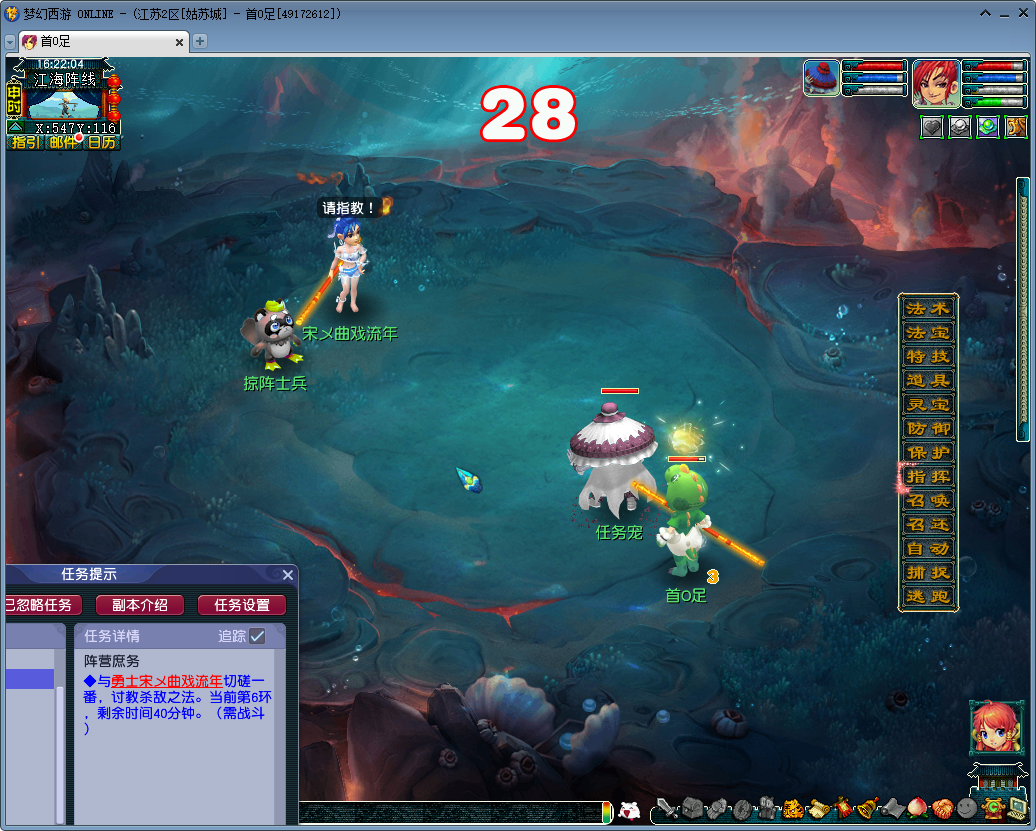
Task: Open a new tab with the plus button
Action: point(200,41)
